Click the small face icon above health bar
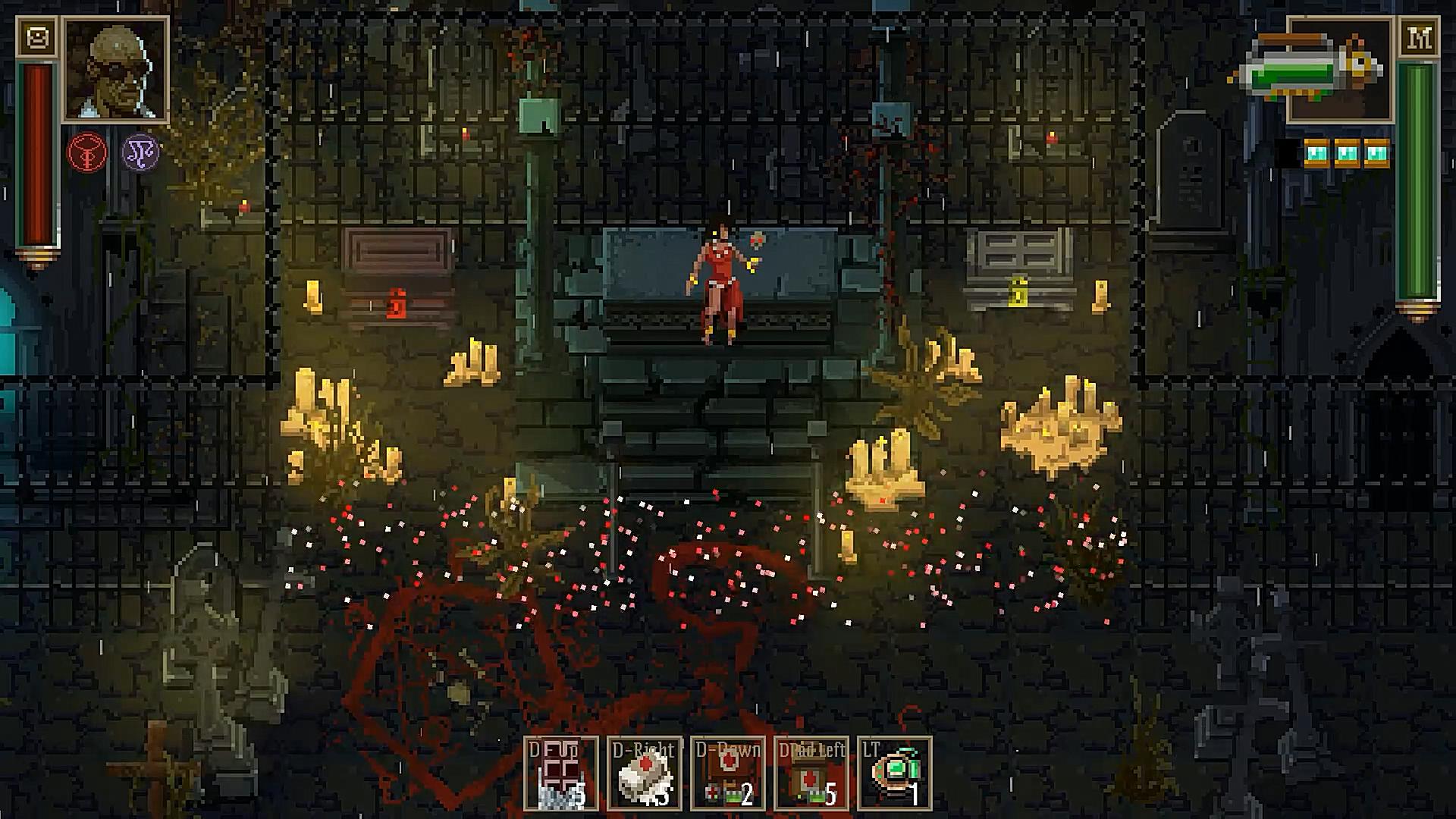The height and width of the screenshot is (819, 1456). click(x=36, y=37)
